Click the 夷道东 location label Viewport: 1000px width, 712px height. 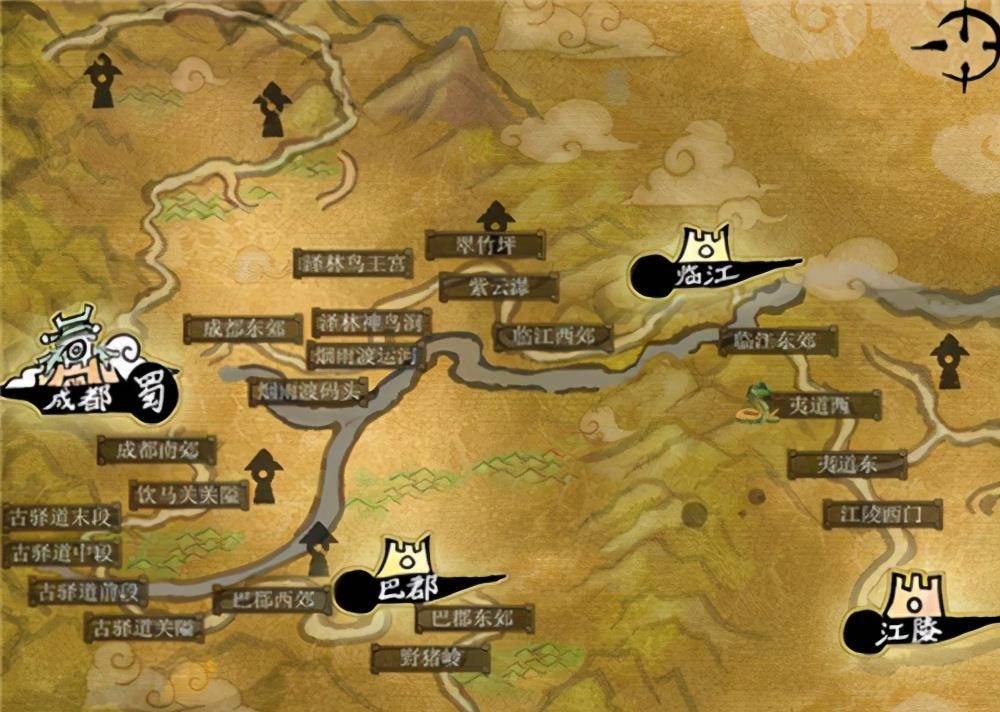pos(847,464)
